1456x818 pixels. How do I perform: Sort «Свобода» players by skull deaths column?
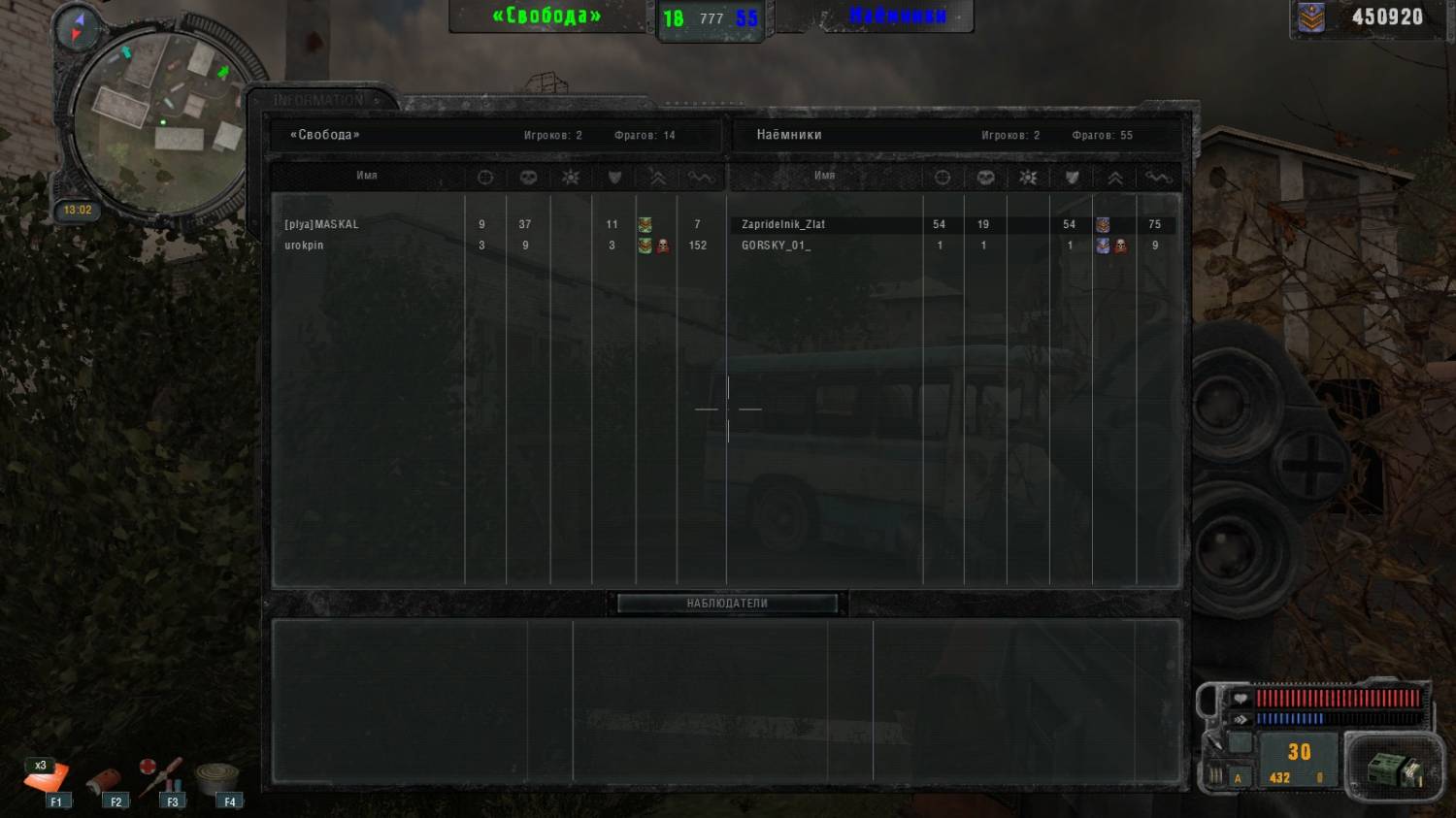tap(528, 178)
